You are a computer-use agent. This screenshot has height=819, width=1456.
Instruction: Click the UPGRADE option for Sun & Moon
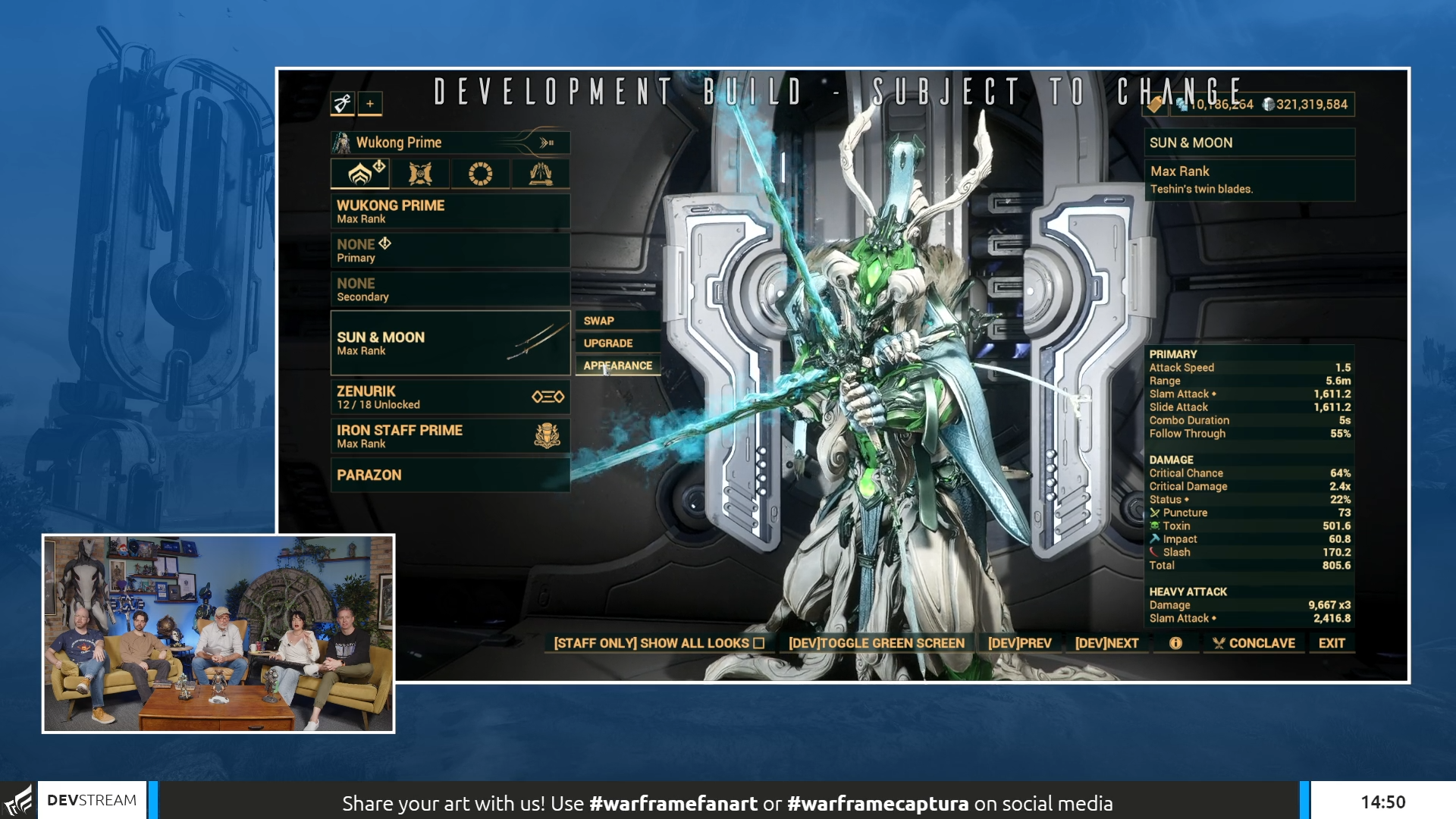617,343
